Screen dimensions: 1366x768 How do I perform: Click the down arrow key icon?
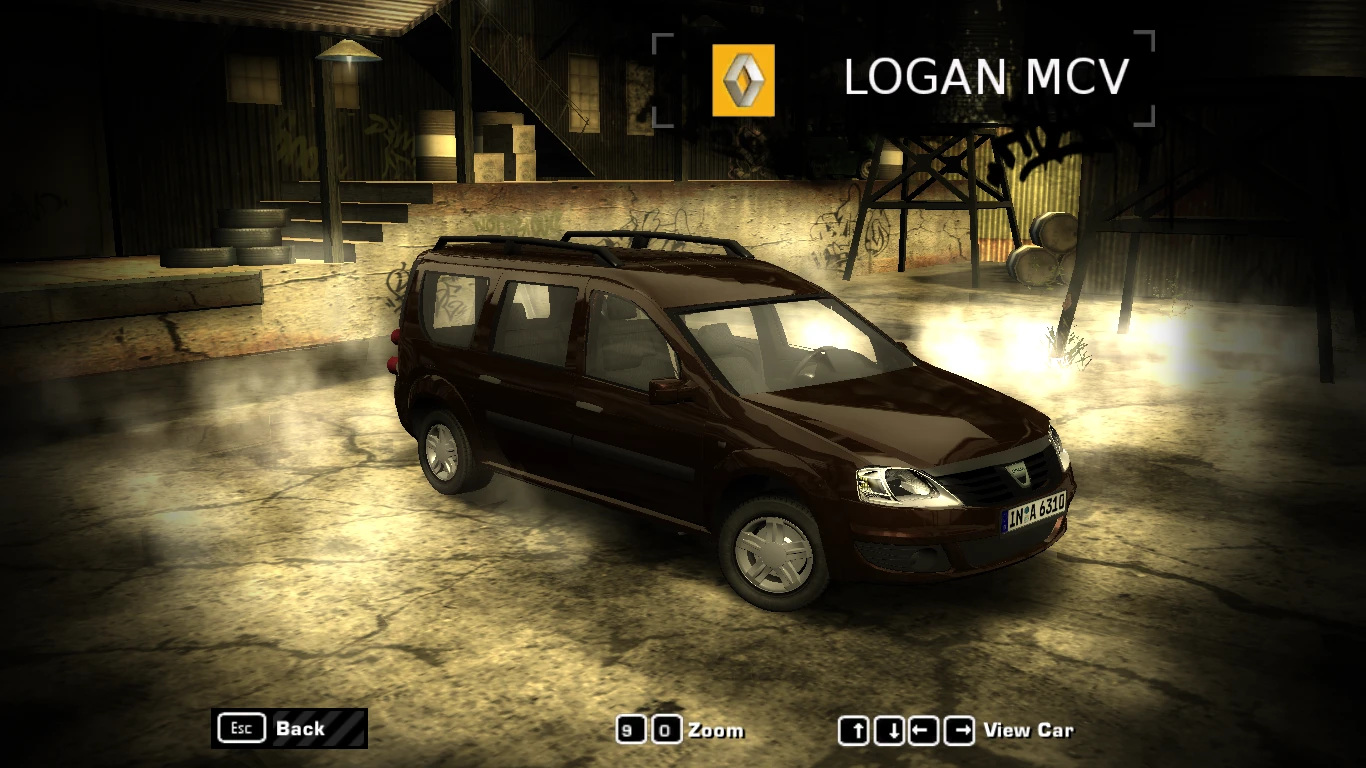pyautogui.click(x=888, y=731)
